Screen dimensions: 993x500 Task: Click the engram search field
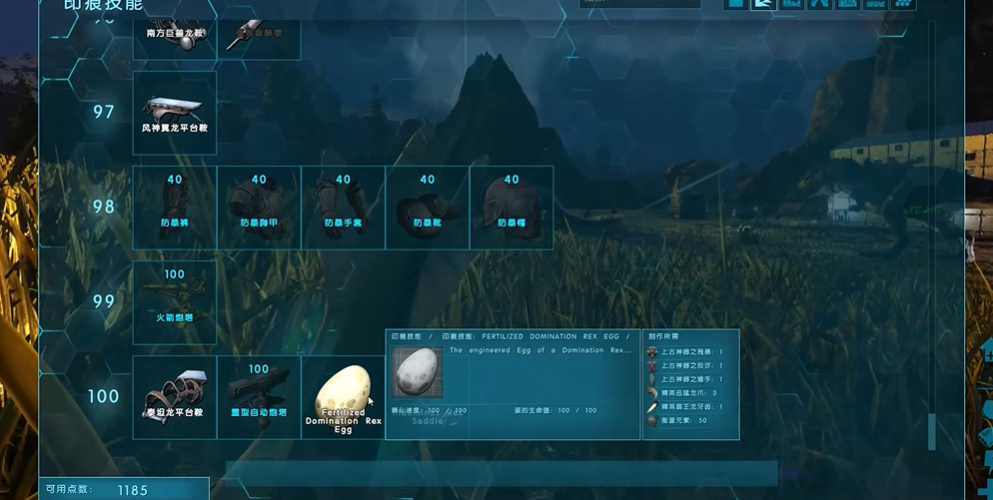click(640, 4)
